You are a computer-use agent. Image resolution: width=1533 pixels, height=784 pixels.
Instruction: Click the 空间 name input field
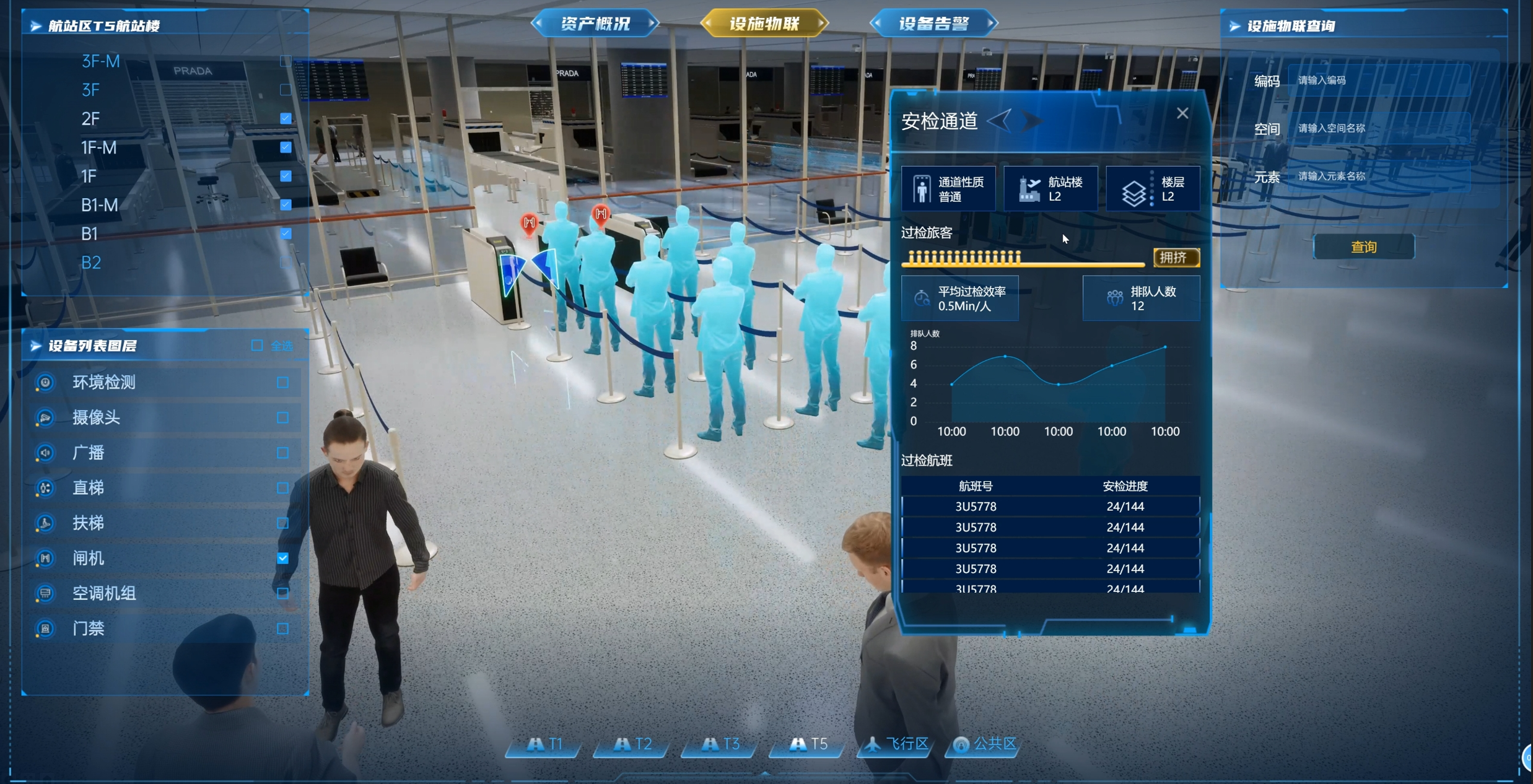point(1378,128)
